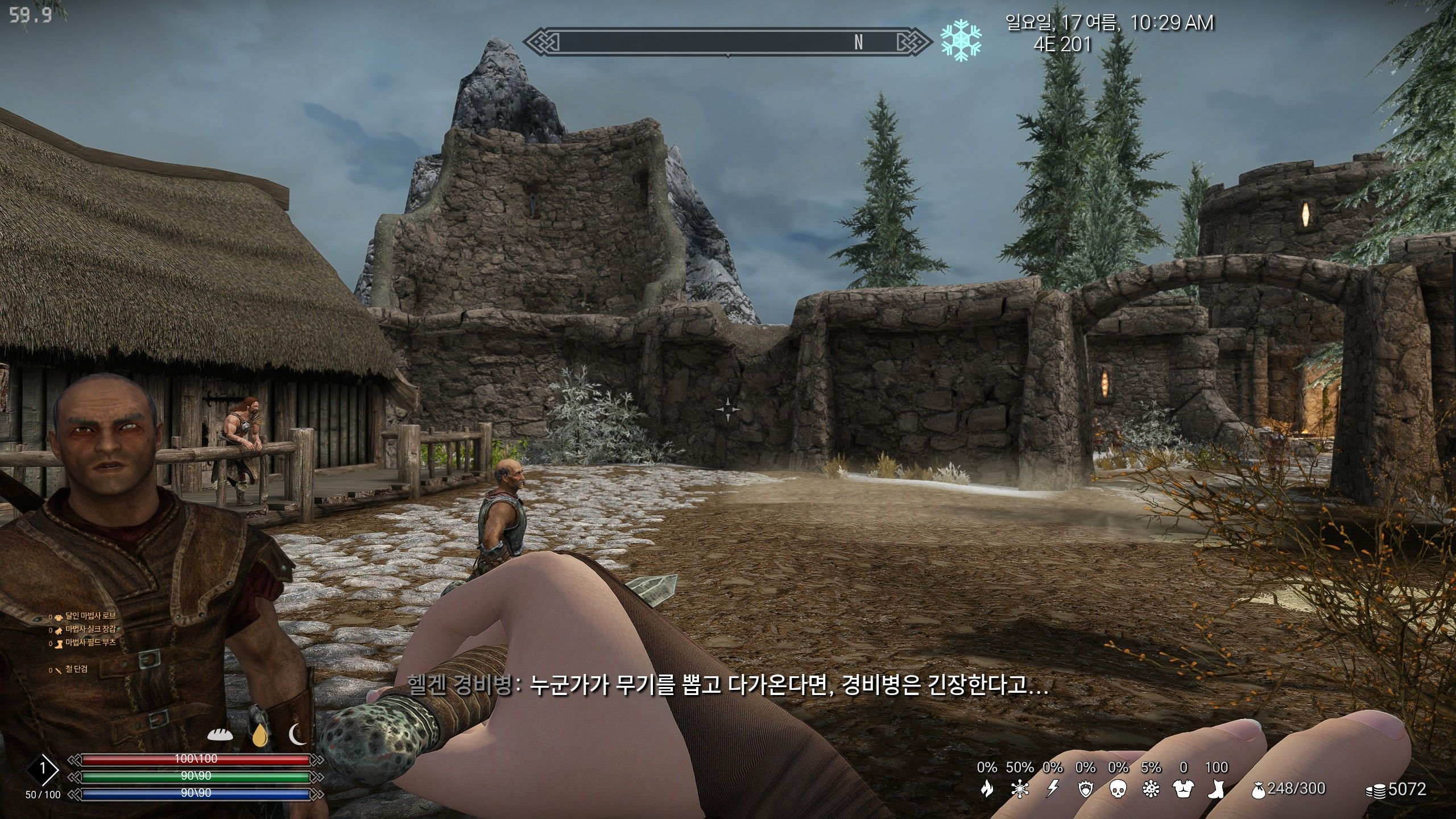Click the carry weight sack icon

pos(1259,789)
